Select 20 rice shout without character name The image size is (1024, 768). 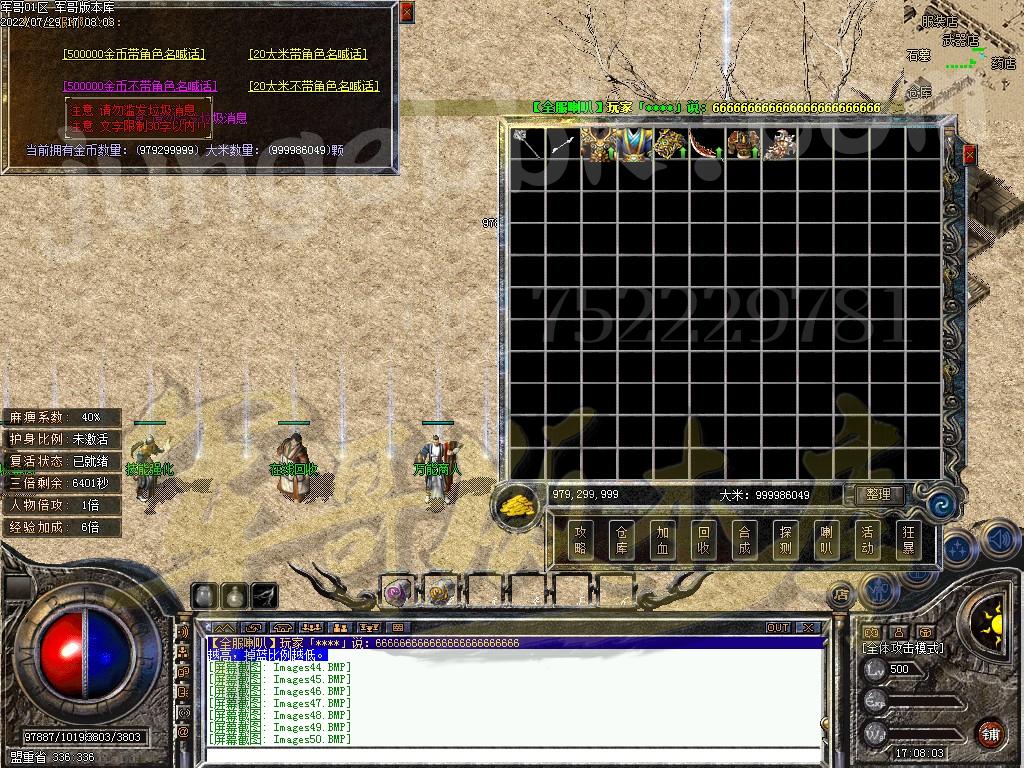click(x=314, y=86)
